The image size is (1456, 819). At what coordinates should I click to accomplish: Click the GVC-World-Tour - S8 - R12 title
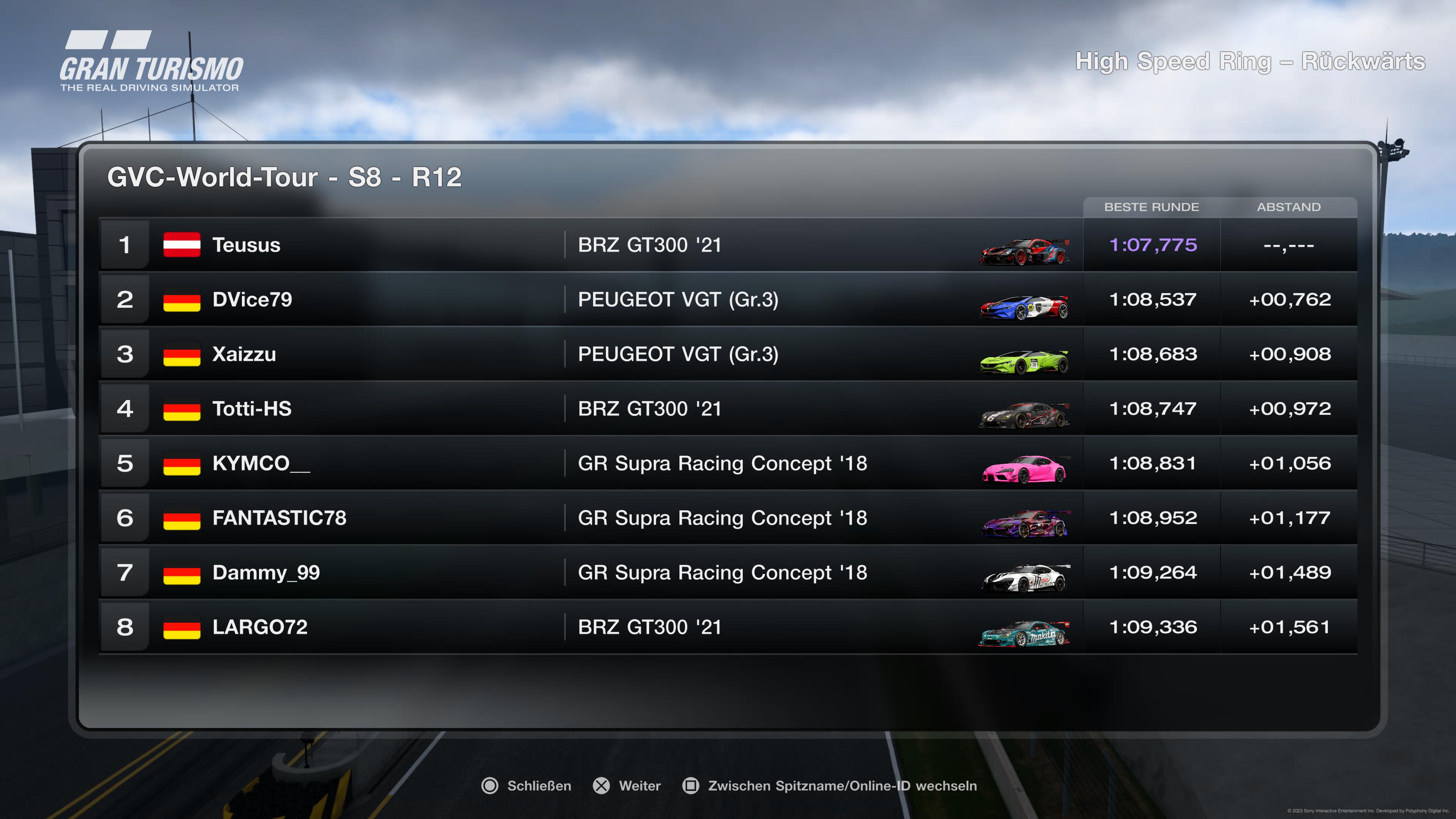point(284,177)
